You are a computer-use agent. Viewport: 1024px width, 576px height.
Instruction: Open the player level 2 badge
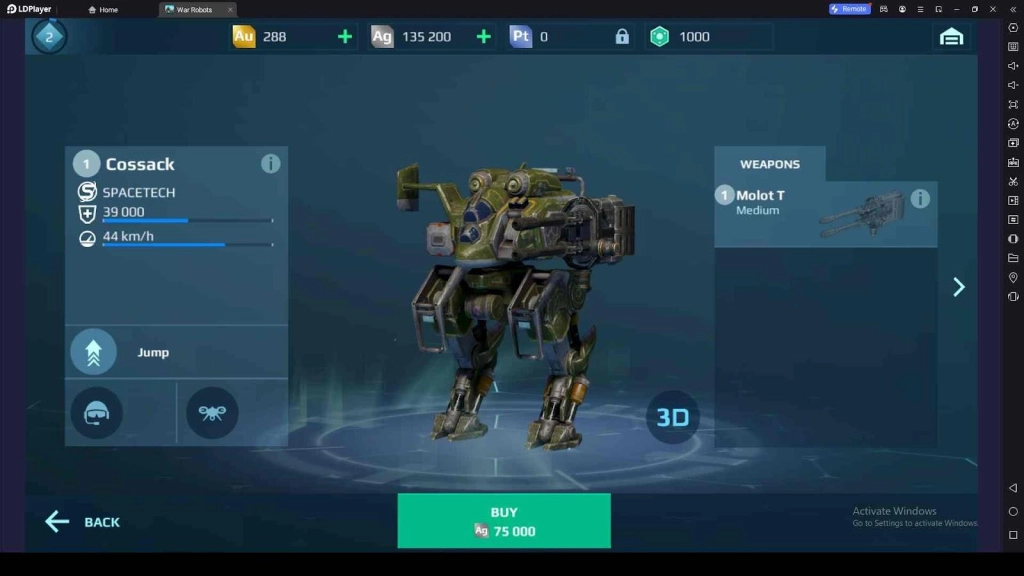click(49, 37)
